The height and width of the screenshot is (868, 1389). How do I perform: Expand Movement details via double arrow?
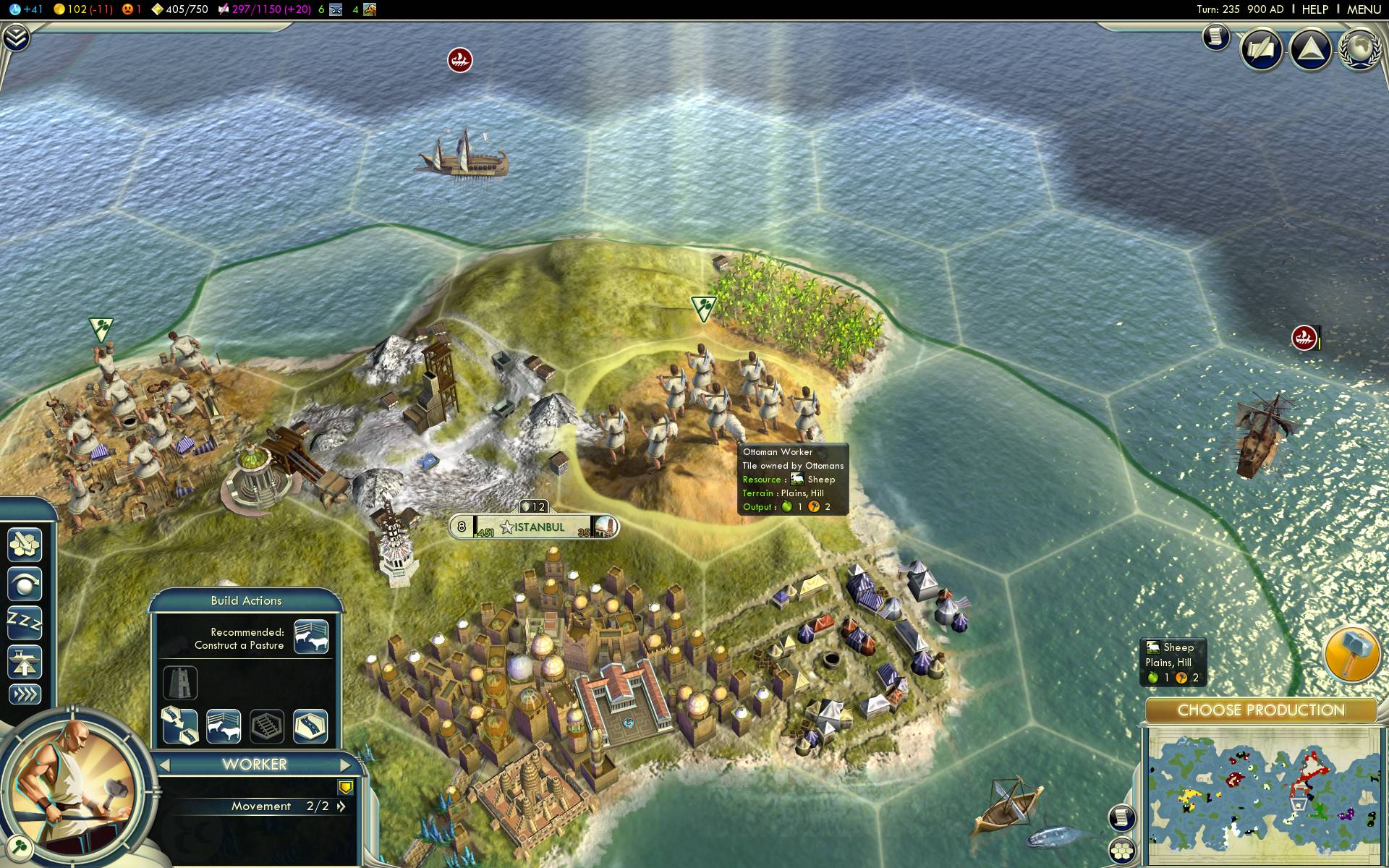point(341,805)
